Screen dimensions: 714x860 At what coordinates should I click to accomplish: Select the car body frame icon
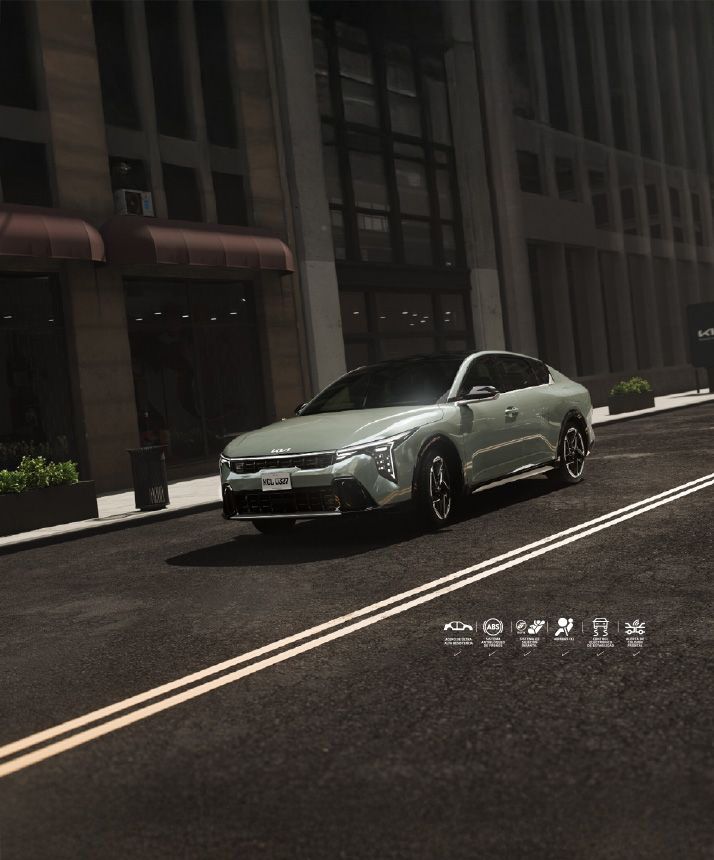[458, 627]
